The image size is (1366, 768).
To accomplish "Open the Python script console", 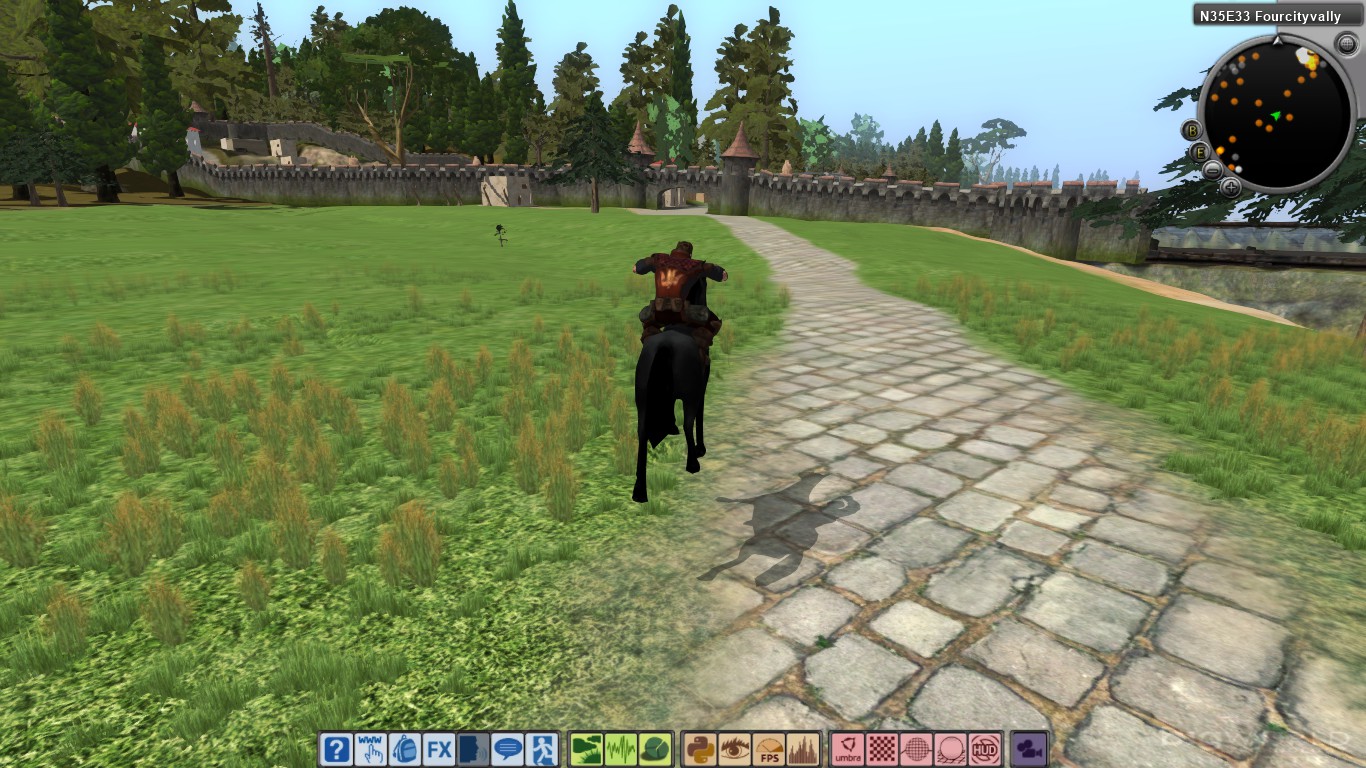I will coord(700,749).
